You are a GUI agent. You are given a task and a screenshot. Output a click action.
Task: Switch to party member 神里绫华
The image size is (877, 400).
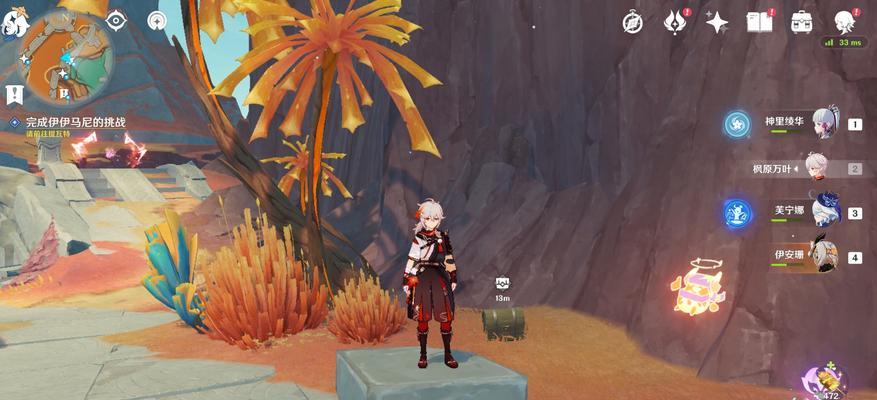point(825,124)
